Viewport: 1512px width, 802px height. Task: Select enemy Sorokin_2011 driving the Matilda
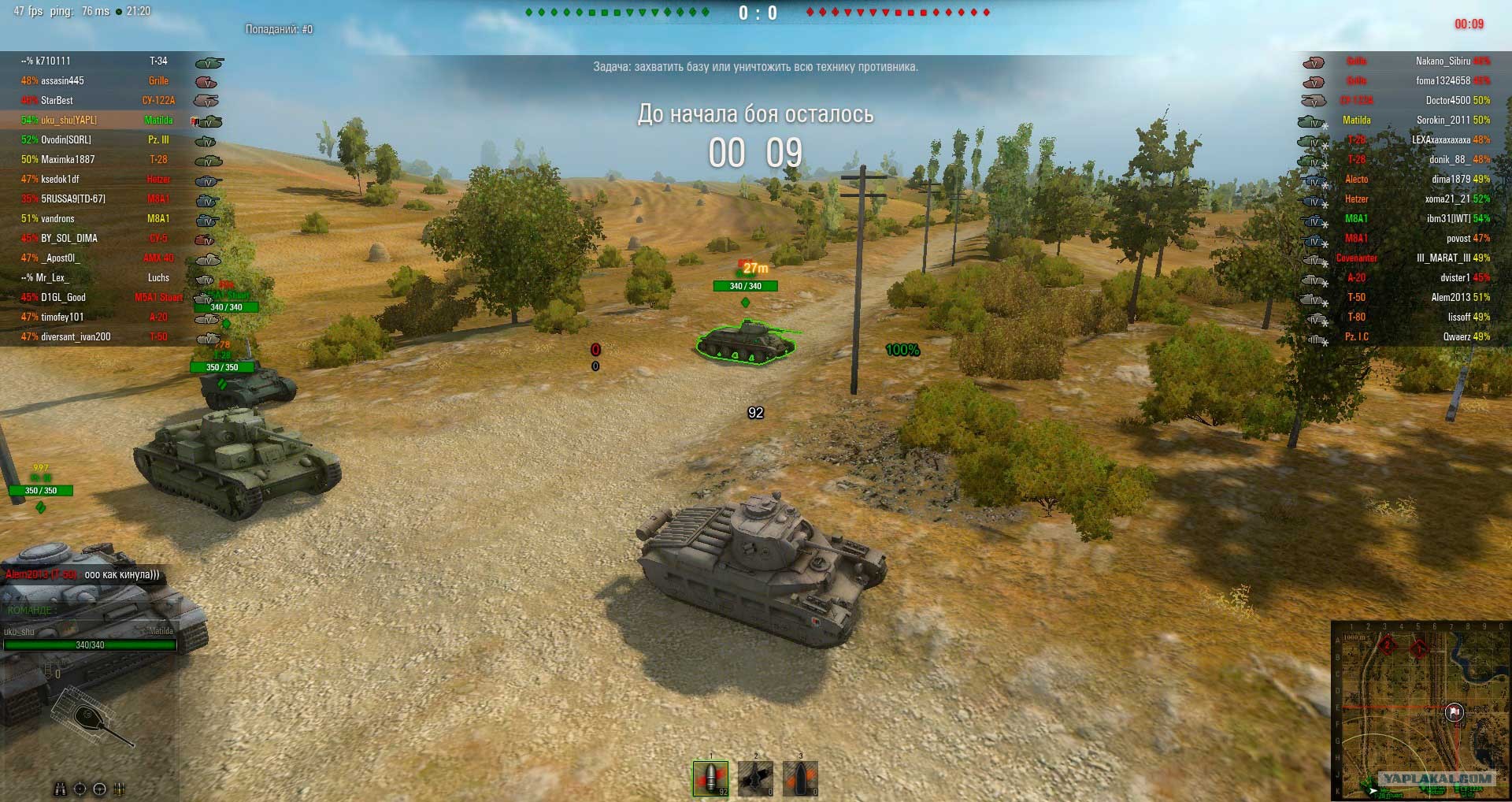point(1443,120)
